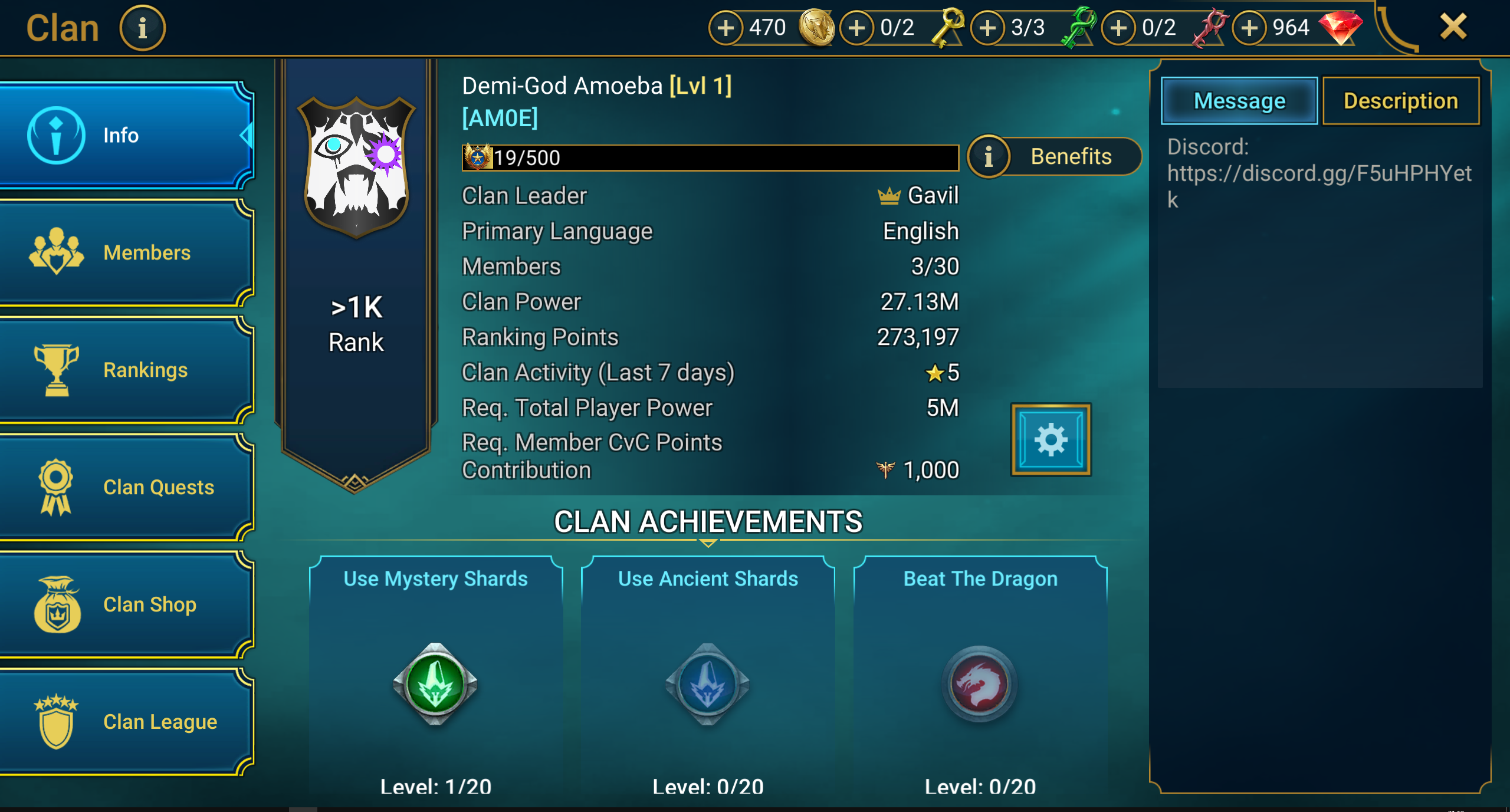Open Clan Quests section
Viewport: 1510px width, 812px height.
pos(127,487)
